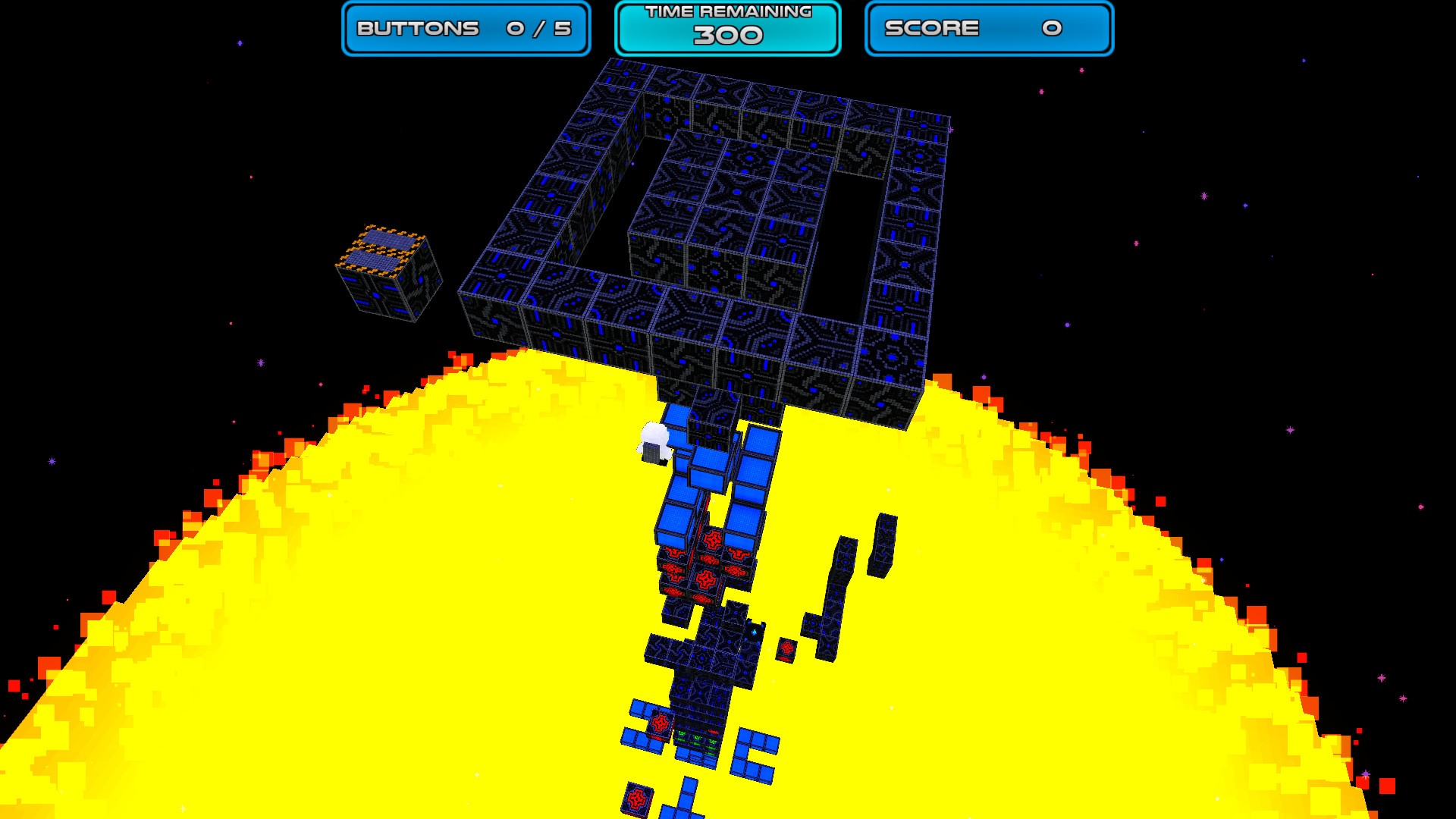Click the 300 time remaining counter
The image size is (1456, 819).
726,36
